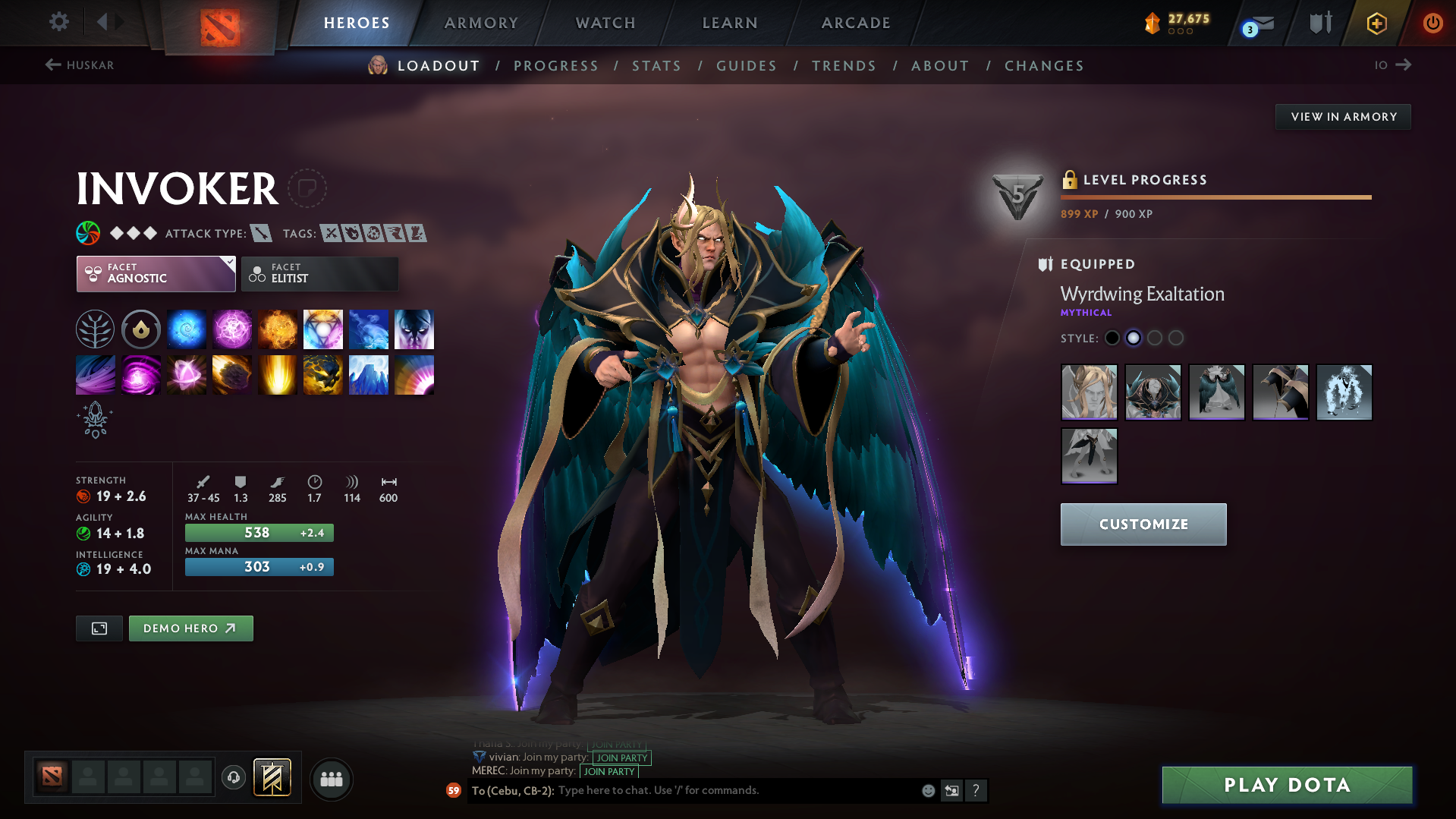
Task: Switch to the Elitist facet
Action: point(319,274)
